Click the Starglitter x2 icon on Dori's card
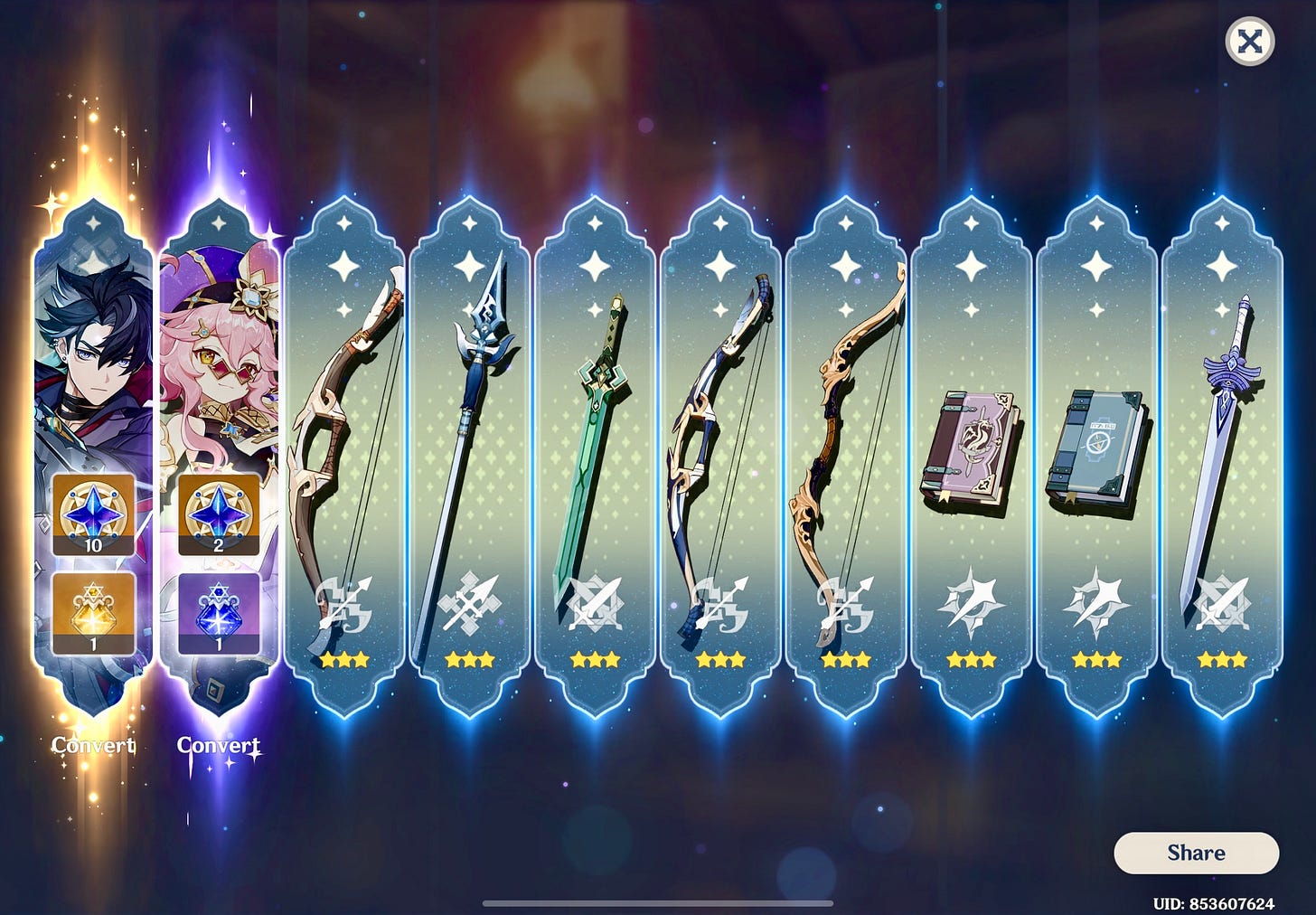This screenshot has height=915, width=1316. click(x=218, y=515)
